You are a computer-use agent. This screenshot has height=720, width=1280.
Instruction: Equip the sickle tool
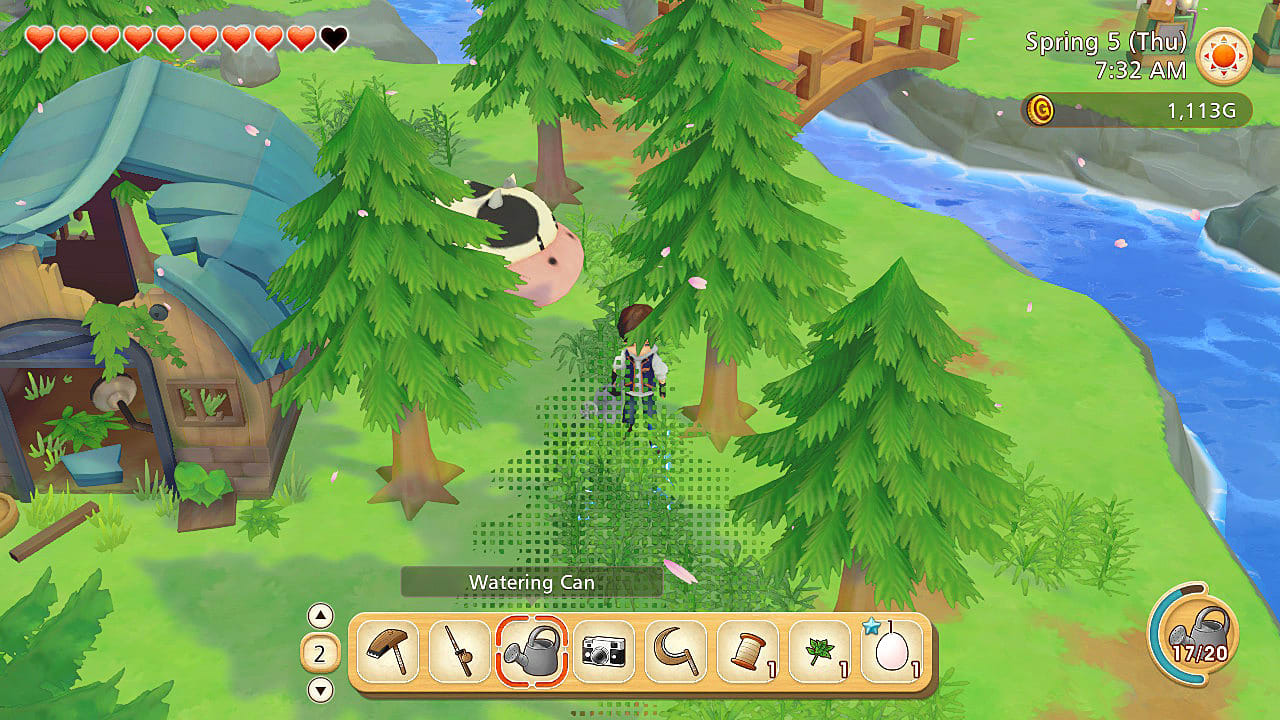[675, 651]
